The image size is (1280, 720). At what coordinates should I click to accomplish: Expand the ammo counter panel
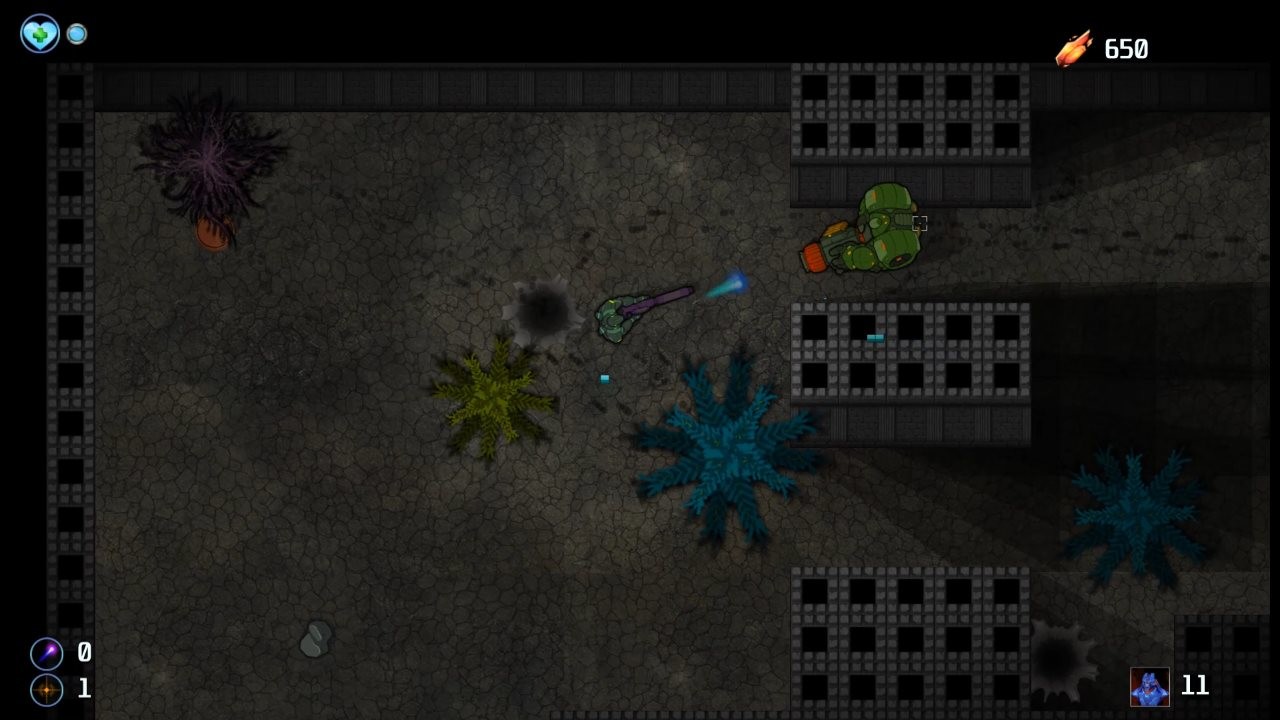click(82, 654)
